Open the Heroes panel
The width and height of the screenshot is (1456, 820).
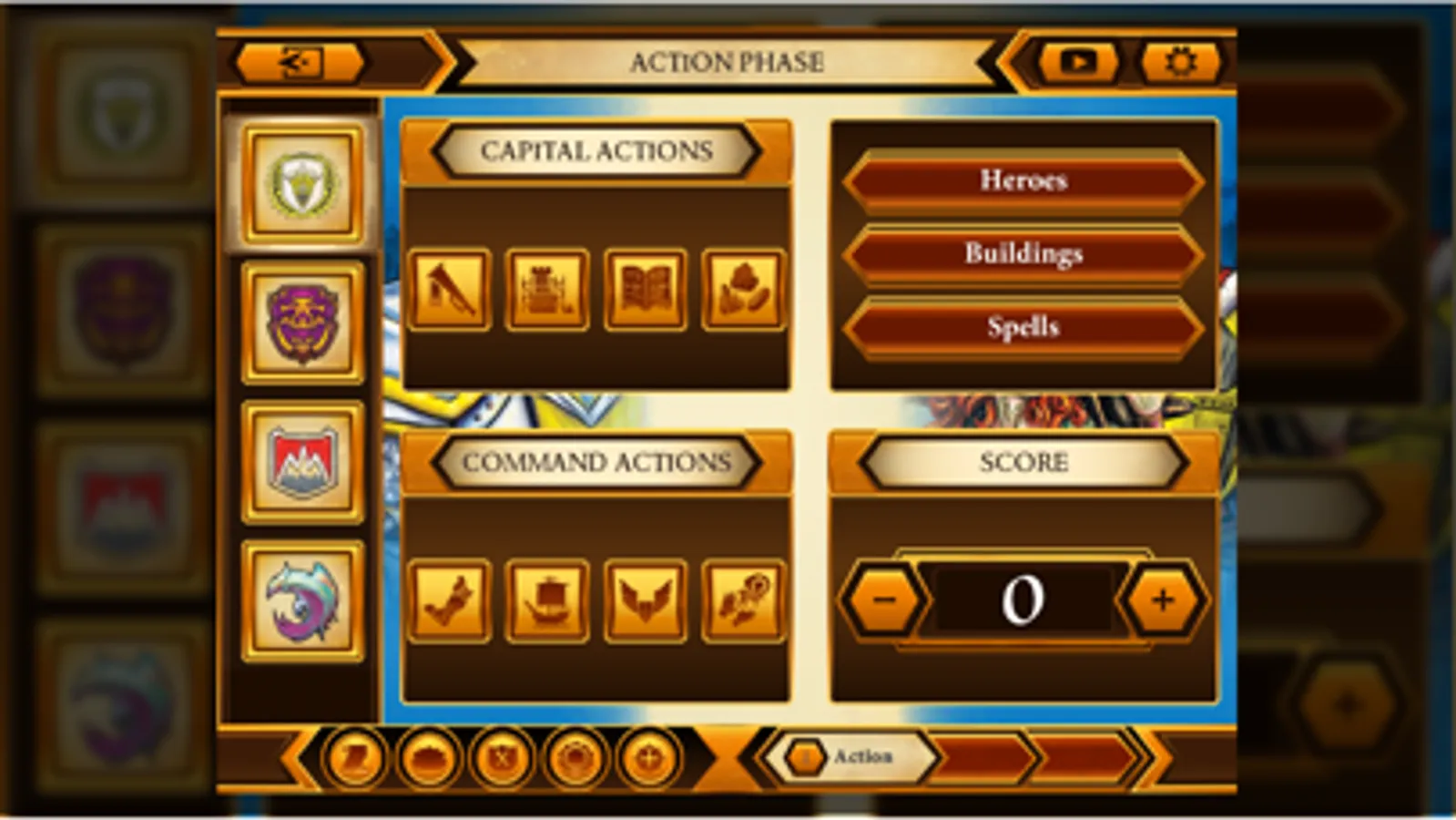(x=1023, y=180)
